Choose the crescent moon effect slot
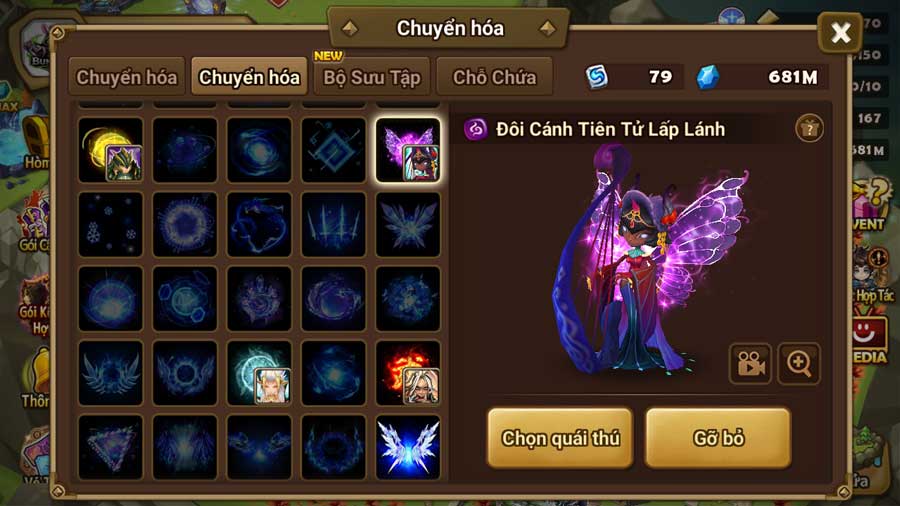 (110, 150)
